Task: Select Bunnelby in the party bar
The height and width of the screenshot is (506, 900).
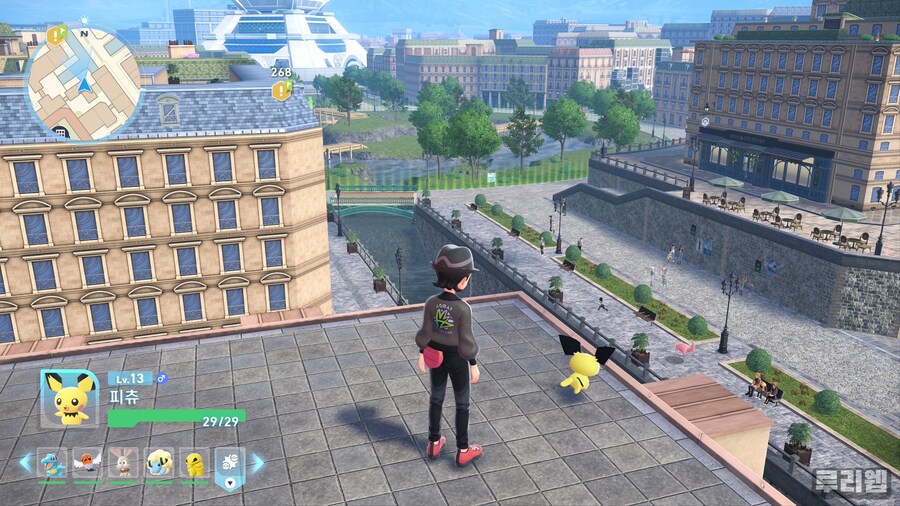Action: click(x=124, y=463)
